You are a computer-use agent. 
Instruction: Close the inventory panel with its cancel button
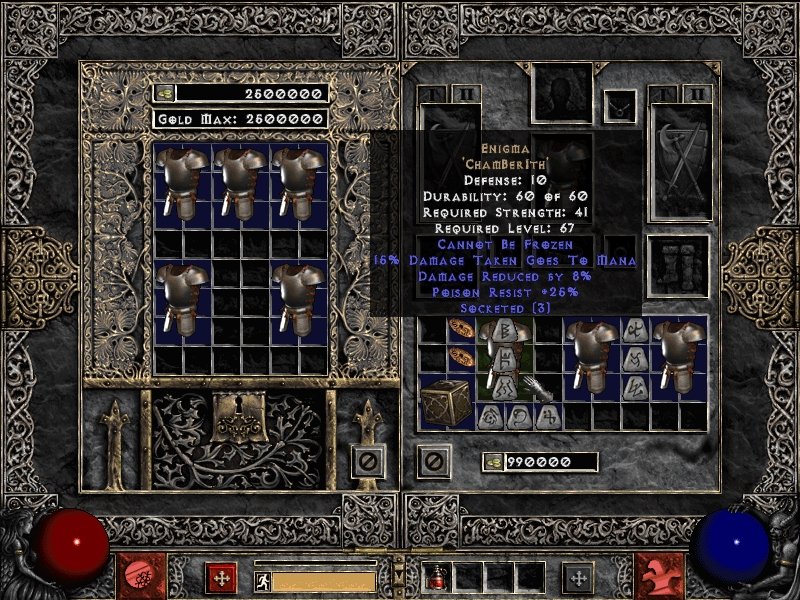[x=433, y=461]
